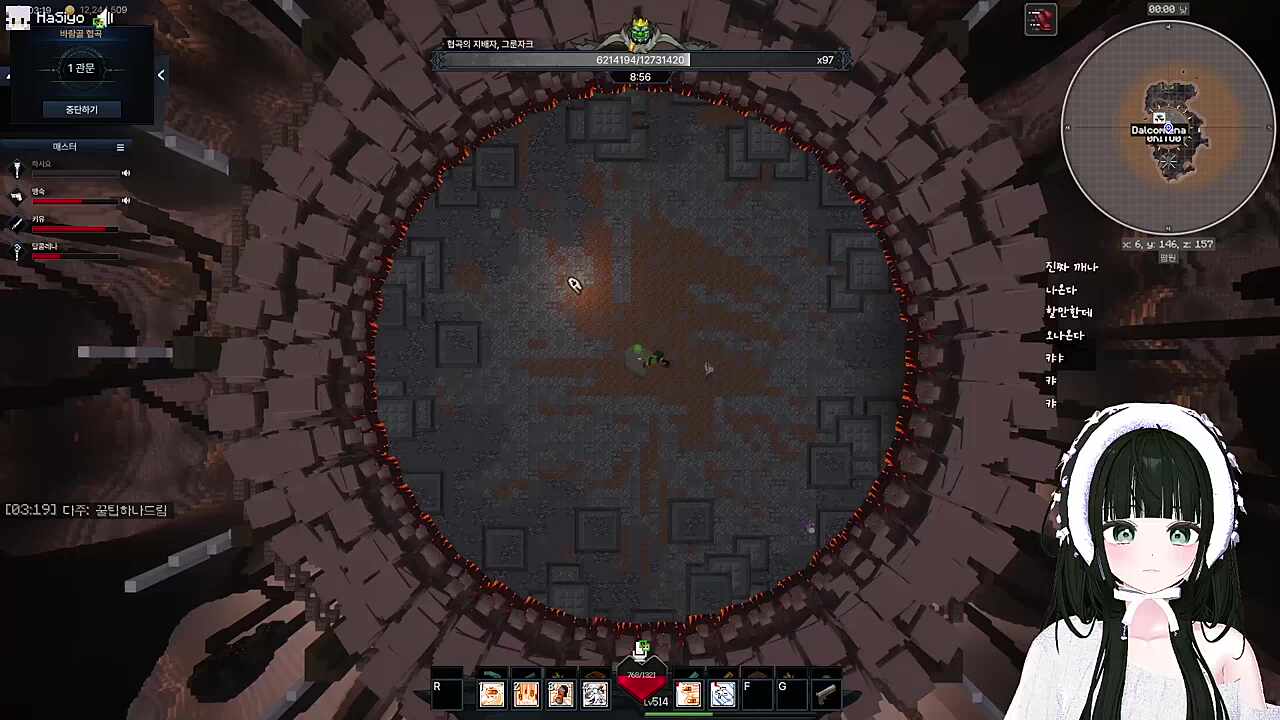Activate the skill in hotbar slot 3

click(560, 693)
